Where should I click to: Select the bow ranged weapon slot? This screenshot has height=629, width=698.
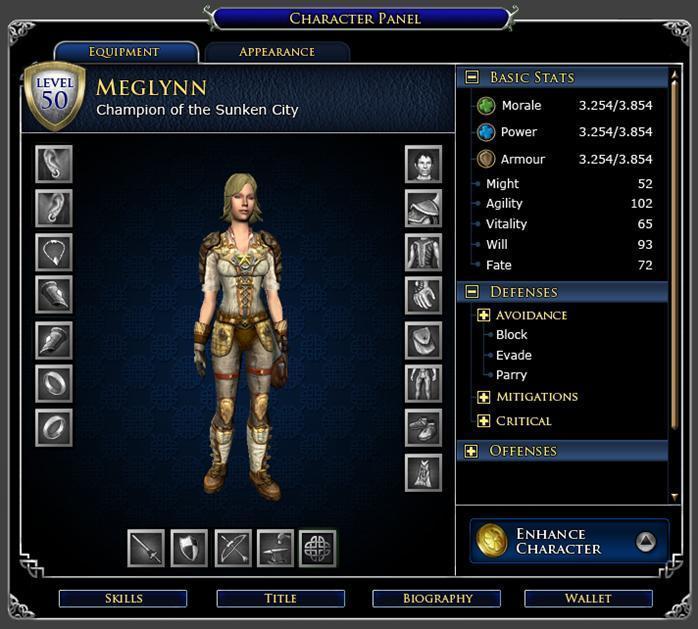pyautogui.click(x=233, y=548)
